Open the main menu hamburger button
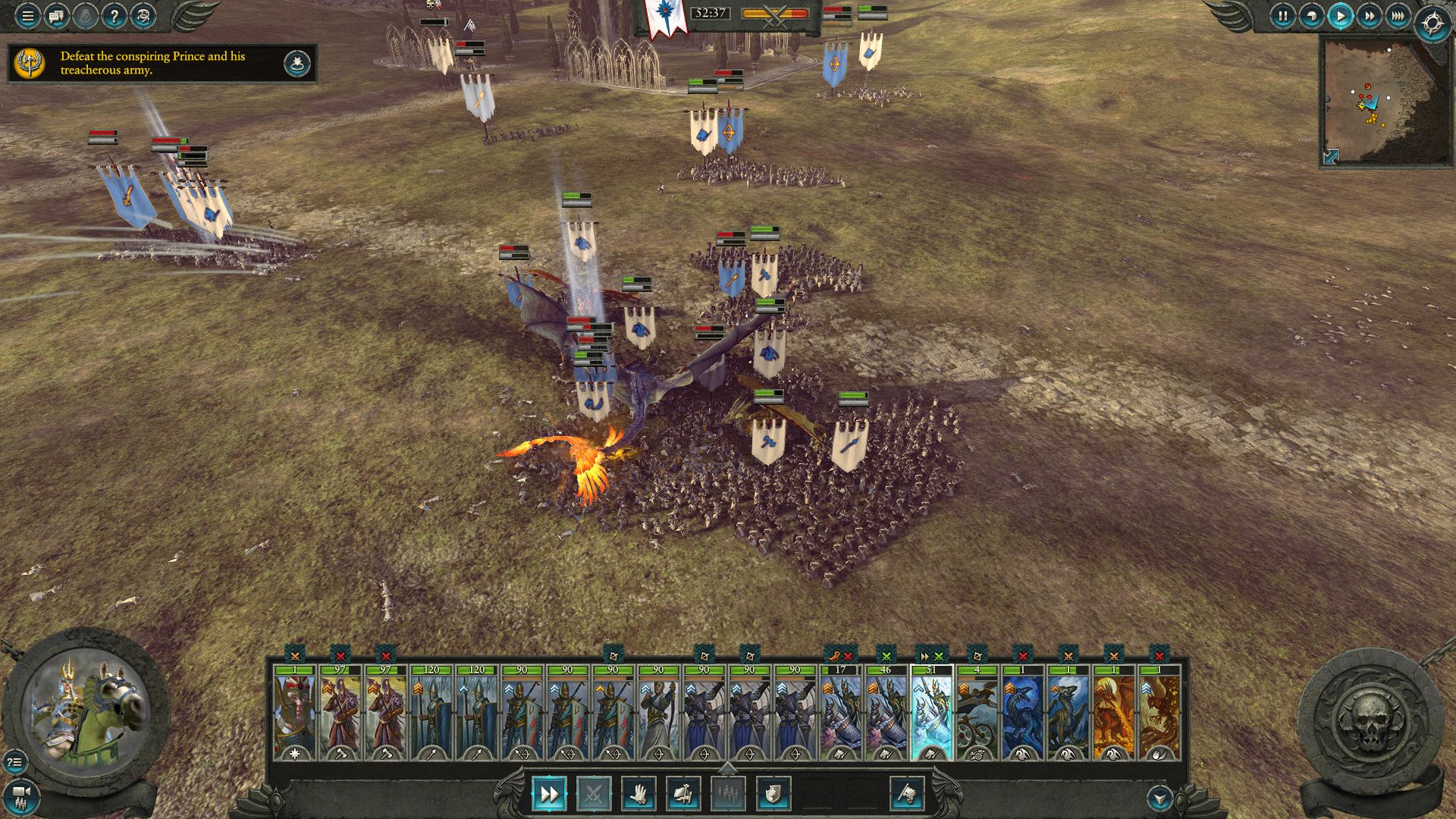The width and height of the screenshot is (1456, 819). (x=27, y=15)
